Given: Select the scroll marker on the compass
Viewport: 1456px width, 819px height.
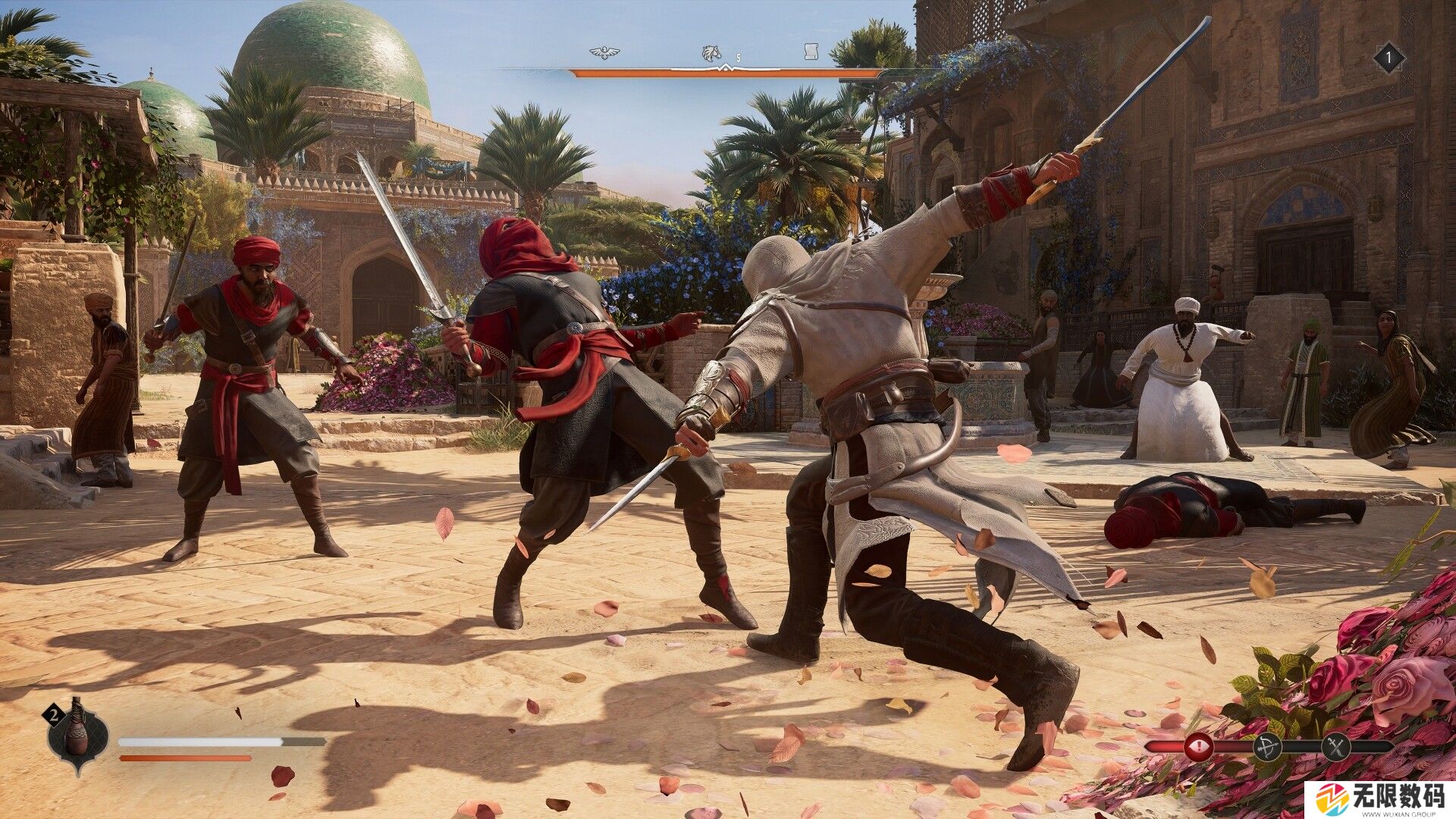Looking at the screenshot, I should [x=811, y=51].
